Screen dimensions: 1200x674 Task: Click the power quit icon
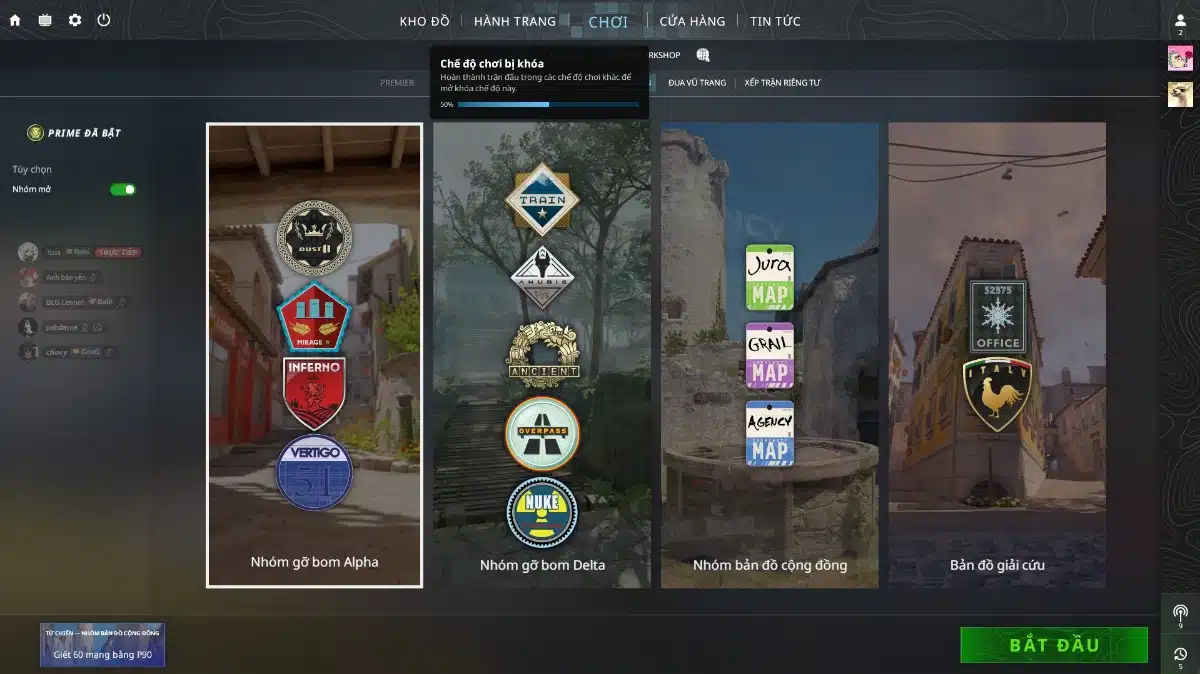104,20
